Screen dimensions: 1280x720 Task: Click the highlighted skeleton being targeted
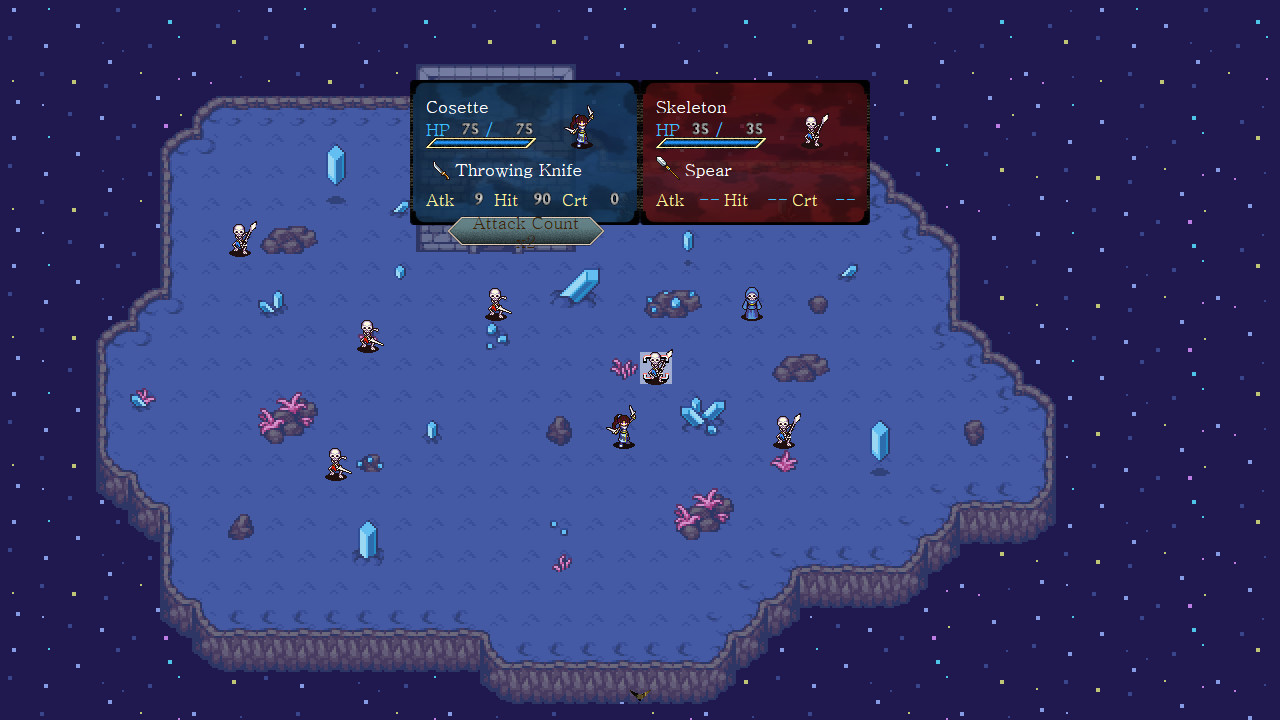coord(656,368)
